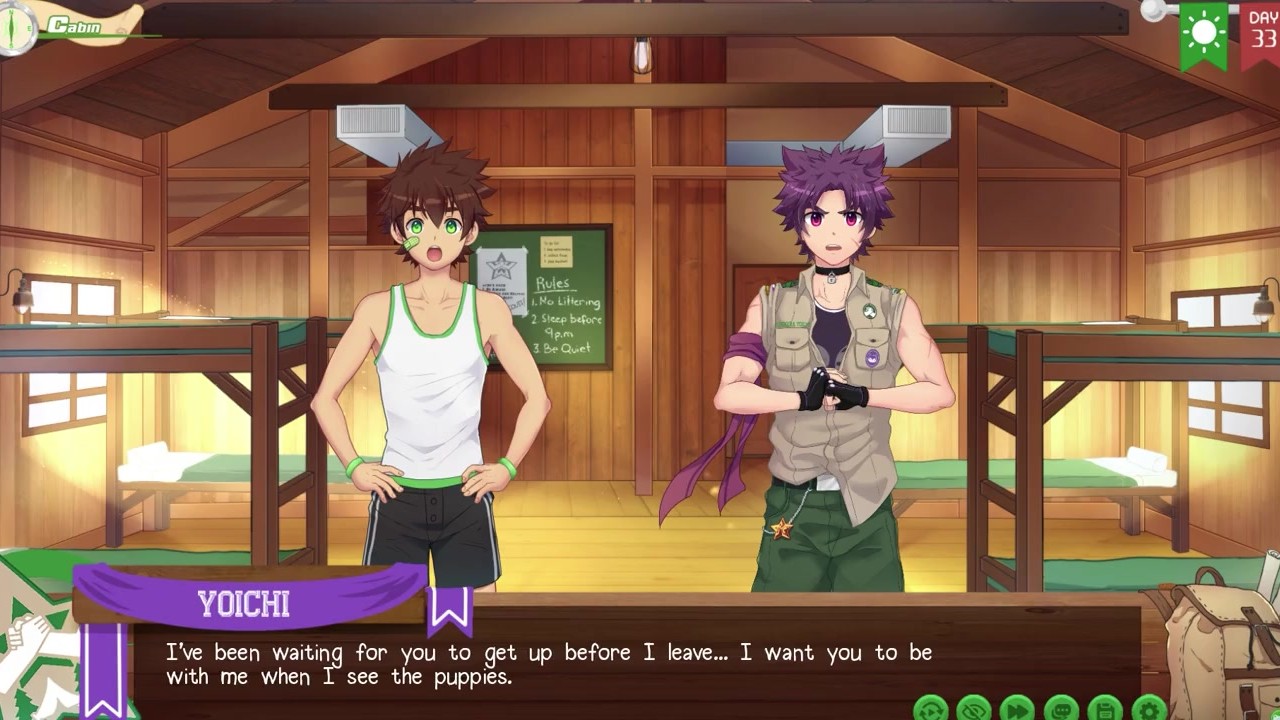Screen dimensions: 1280x720
Task: Activate the fast-forward skip button
Action: [x=1017, y=709]
